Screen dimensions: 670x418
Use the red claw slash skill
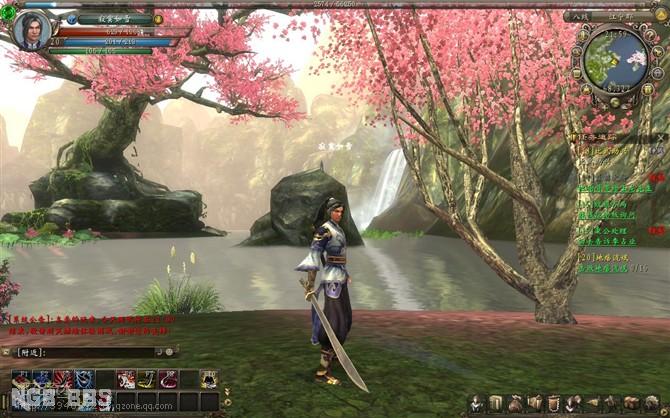coord(63,379)
